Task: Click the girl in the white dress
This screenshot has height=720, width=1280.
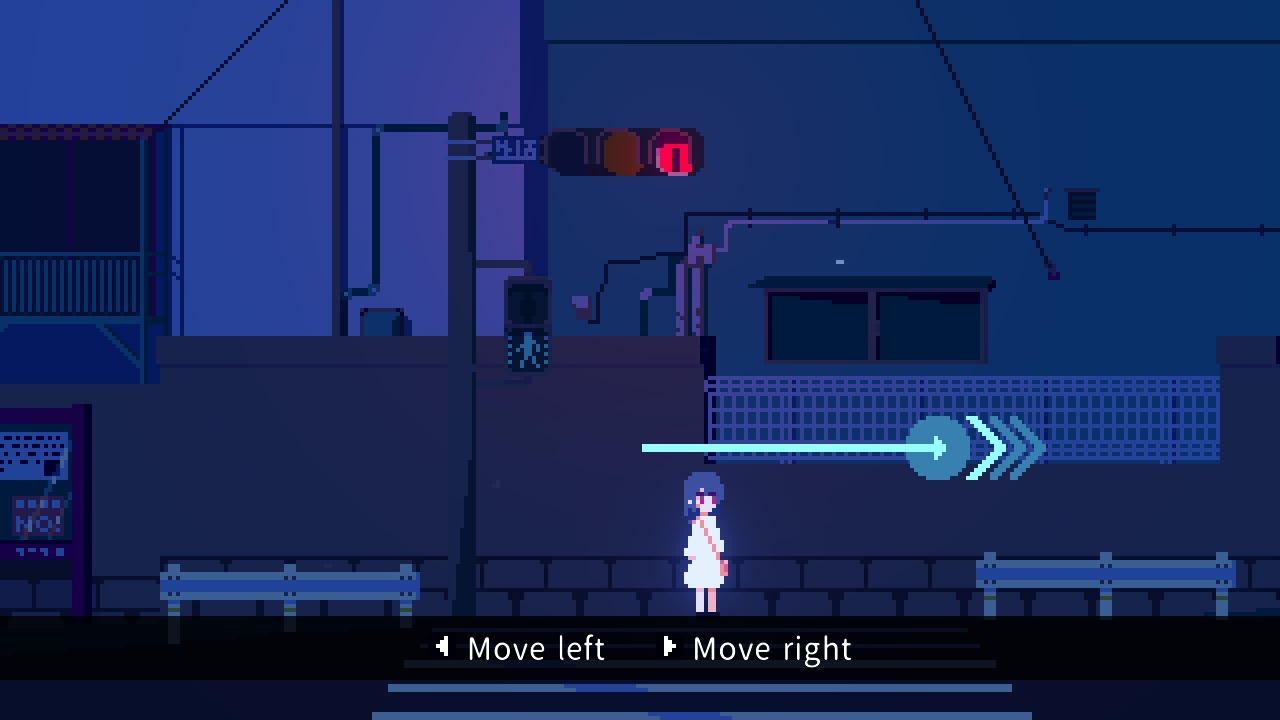Action: [x=703, y=545]
